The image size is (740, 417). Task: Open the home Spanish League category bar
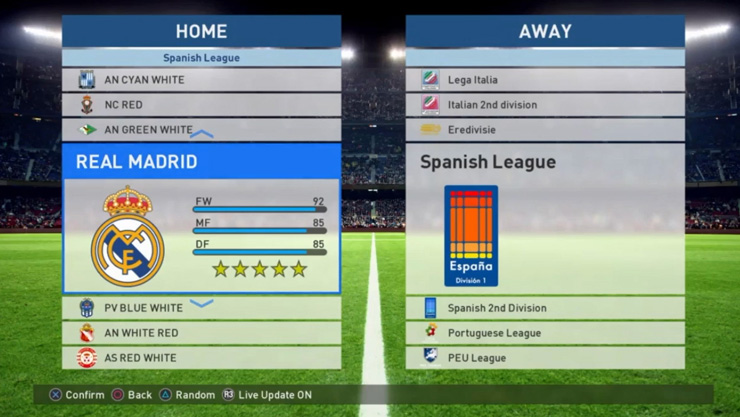click(201, 58)
